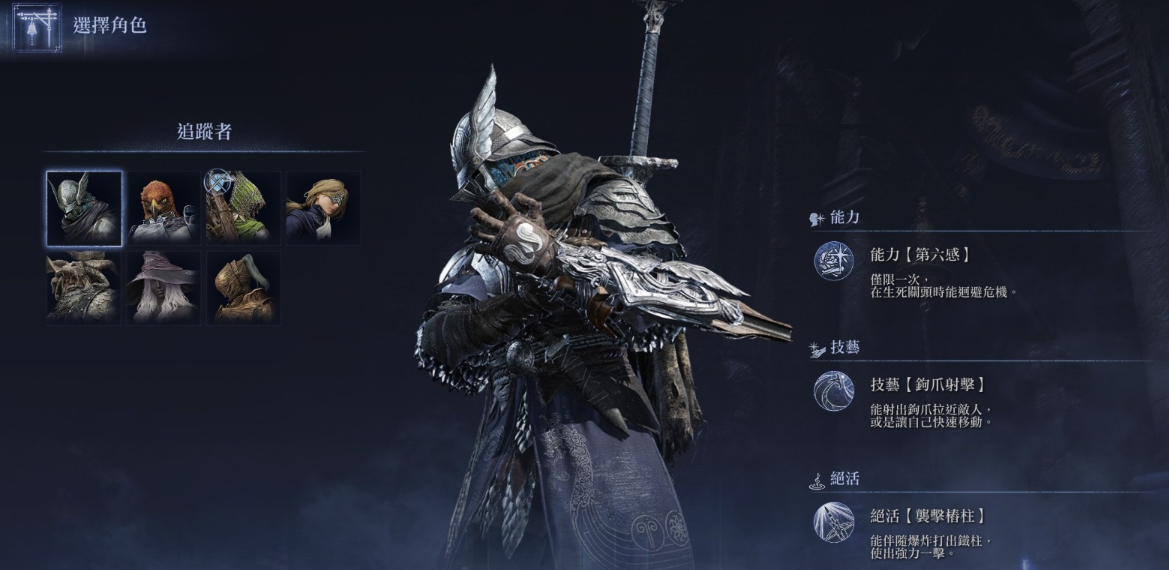Viewport: 1169px width, 570px height.
Task: Select the winged-helmet knight portrait
Action: click(x=84, y=208)
